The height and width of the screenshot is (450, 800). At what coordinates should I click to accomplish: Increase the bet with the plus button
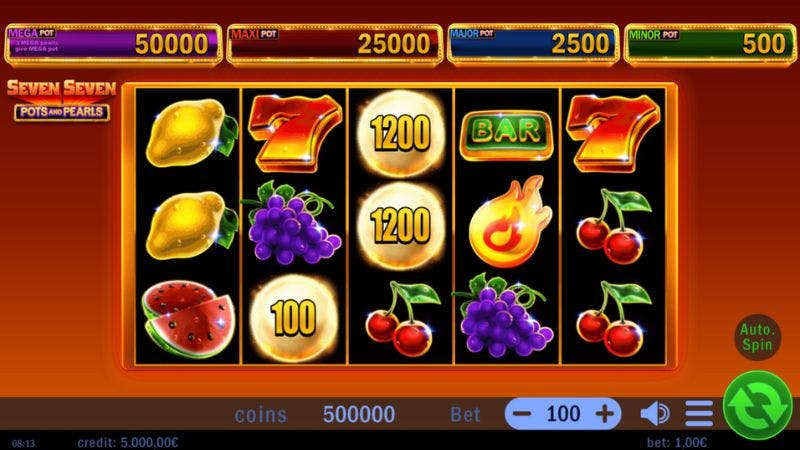point(604,413)
